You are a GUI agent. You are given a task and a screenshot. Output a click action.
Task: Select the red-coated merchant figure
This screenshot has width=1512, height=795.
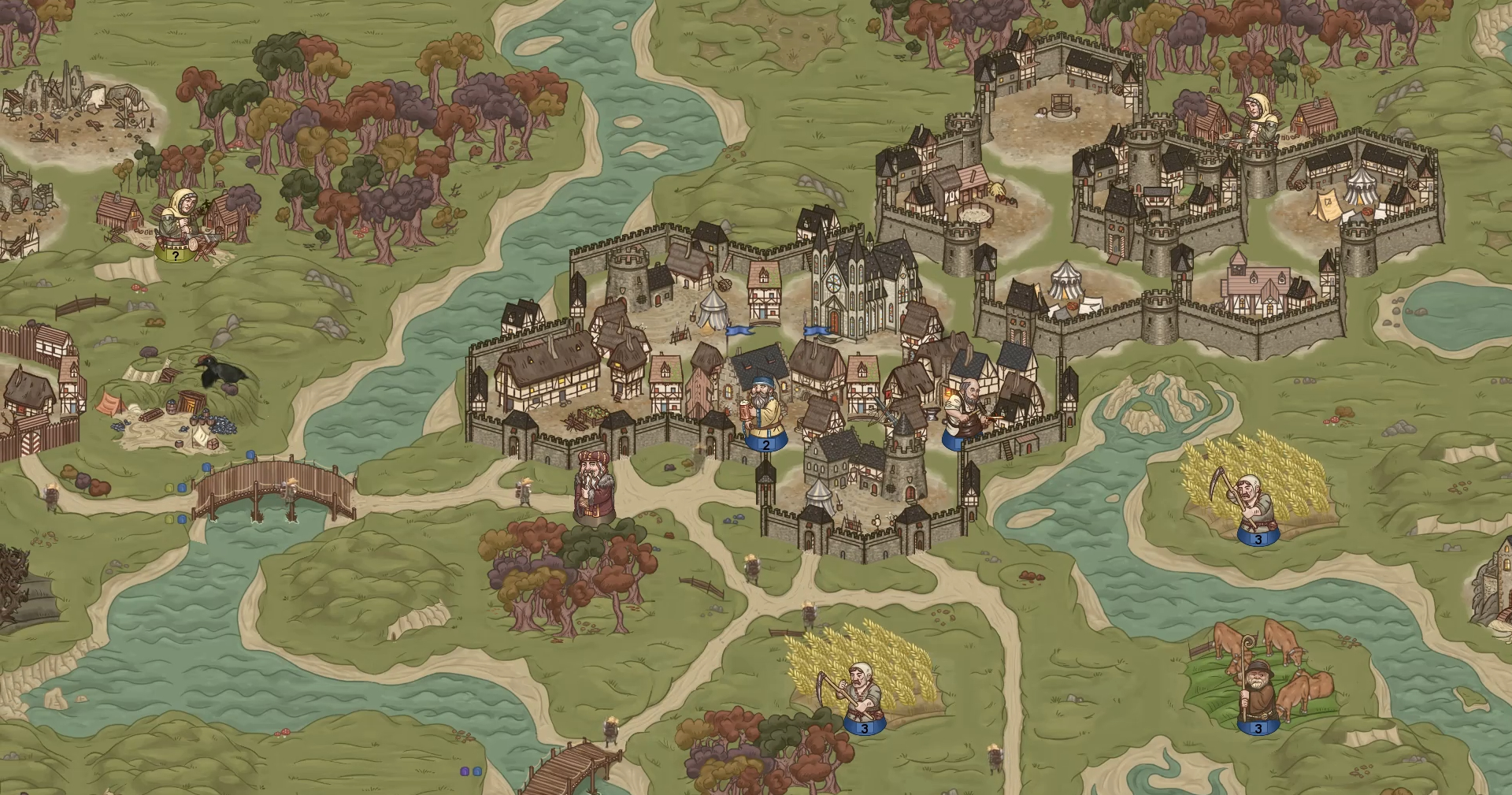tap(593, 489)
